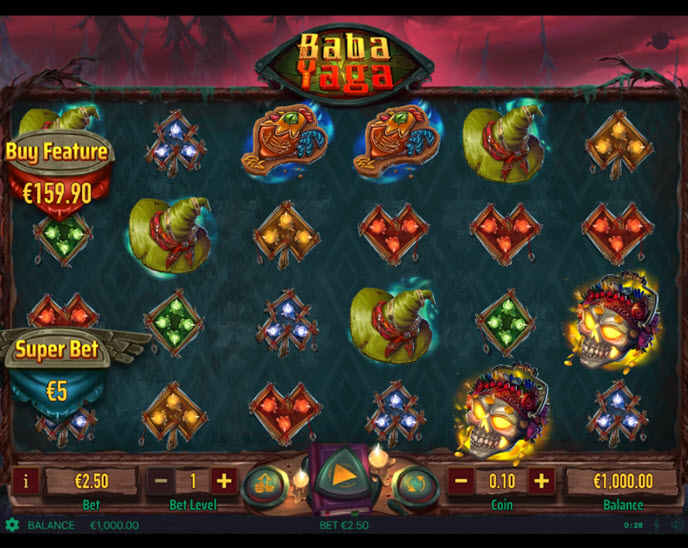The width and height of the screenshot is (688, 548).
Task: Toggle sound with the speaker icon
Action: coord(675,525)
